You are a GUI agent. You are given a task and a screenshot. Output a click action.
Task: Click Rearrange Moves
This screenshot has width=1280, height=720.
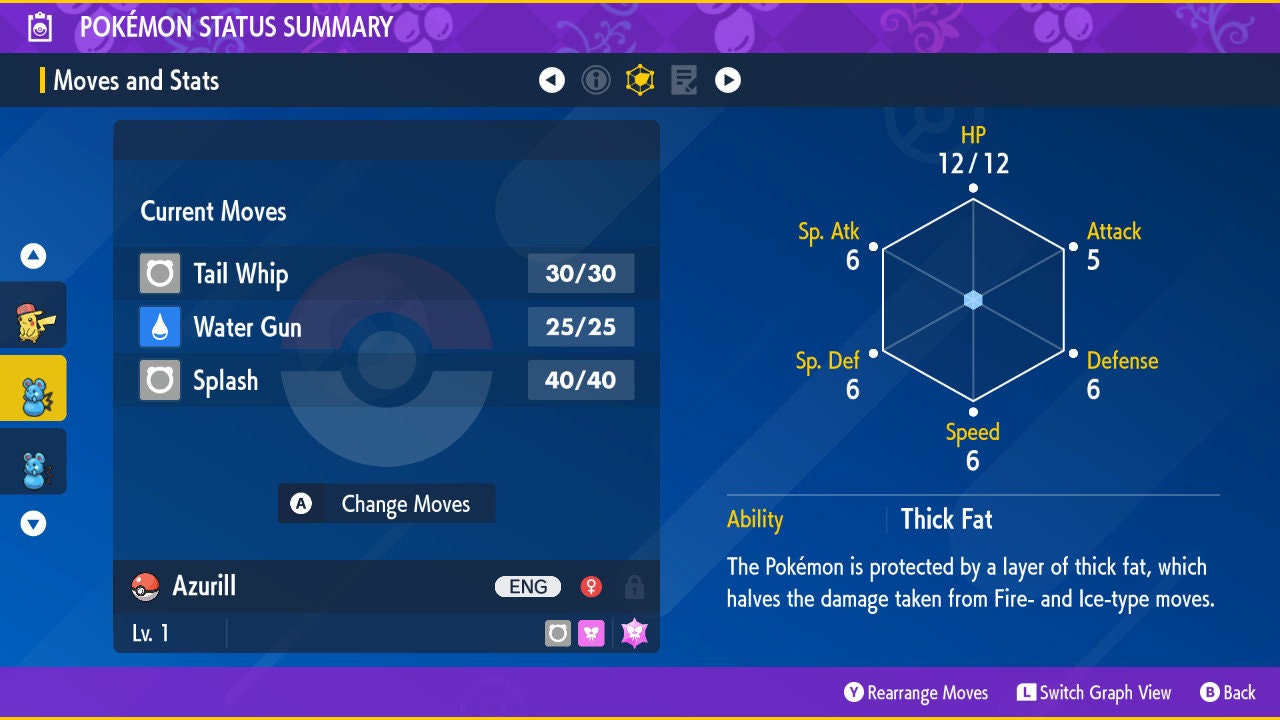pos(916,692)
